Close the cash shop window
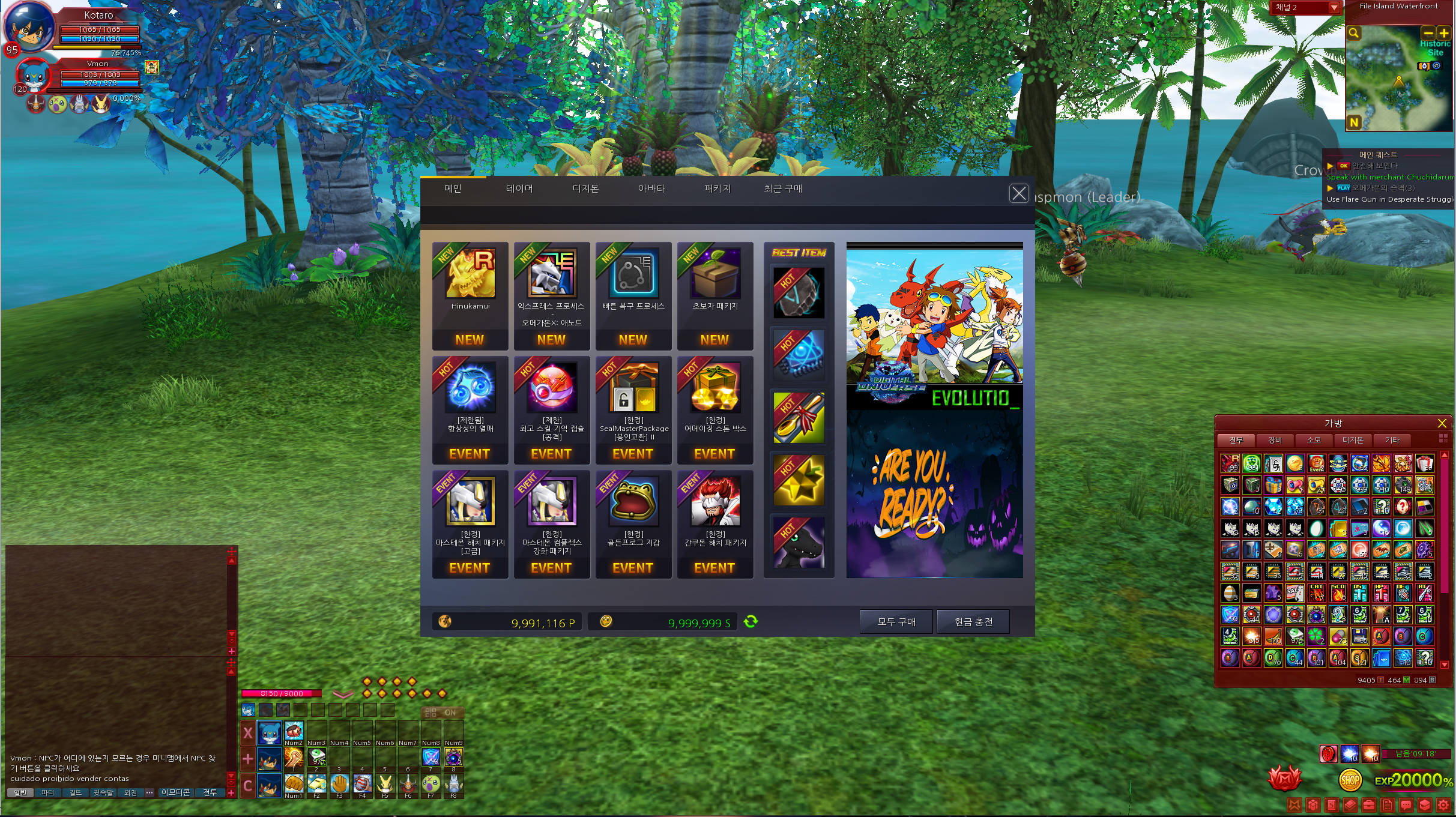Viewport: 1456px width, 817px height. pos(1018,193)
